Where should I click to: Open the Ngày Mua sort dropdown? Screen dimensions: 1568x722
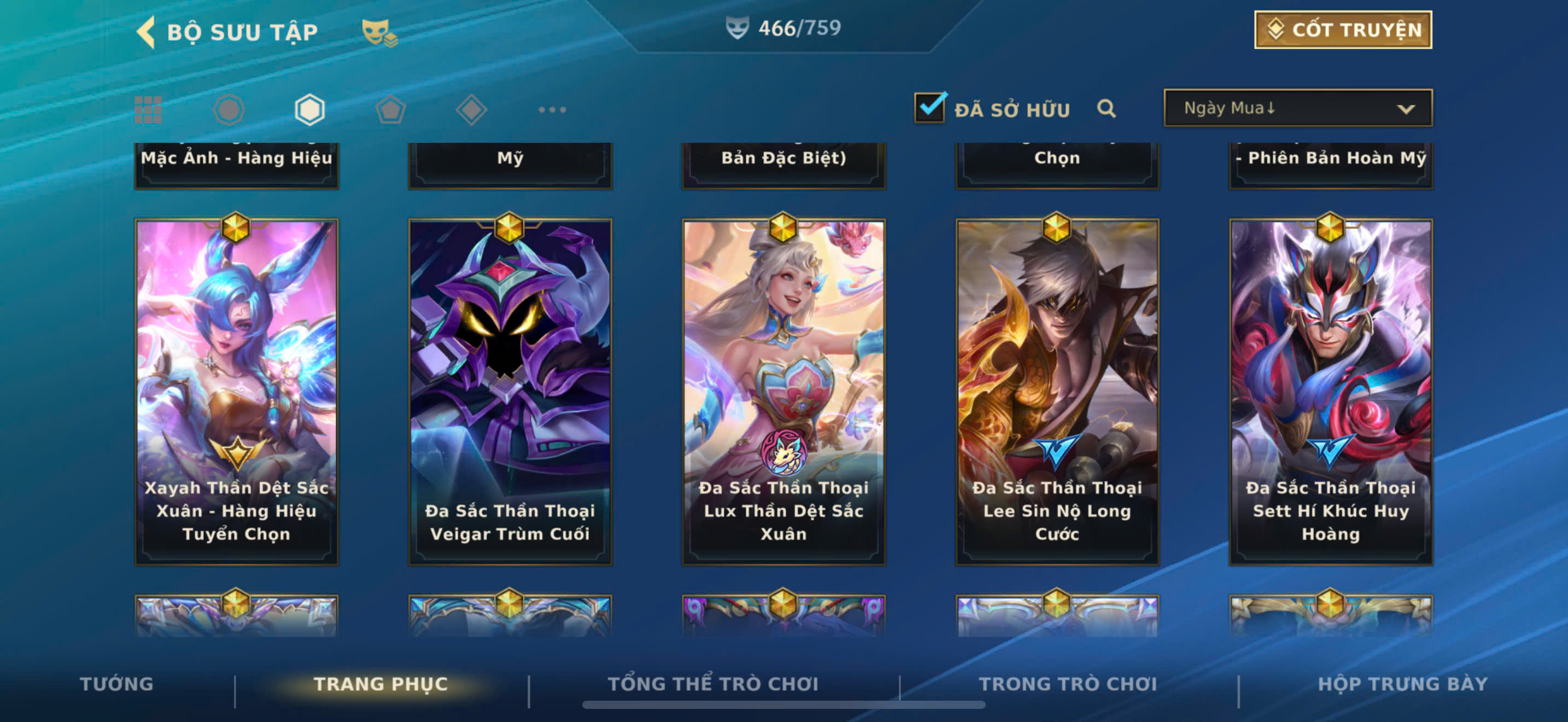pos(1298,108)
